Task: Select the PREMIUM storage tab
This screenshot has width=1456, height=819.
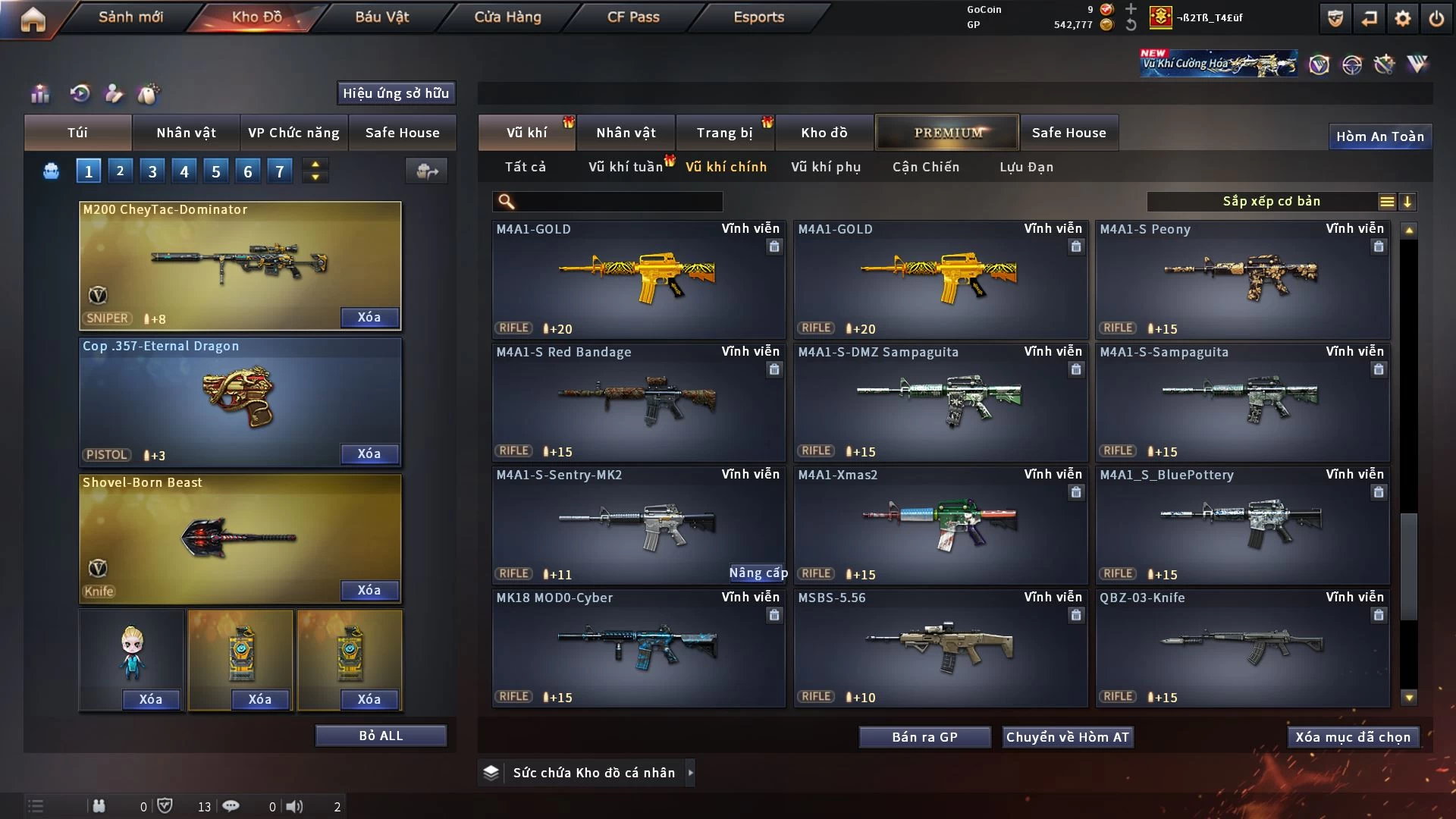Action: pyautogui.click(x=948, y=133)
